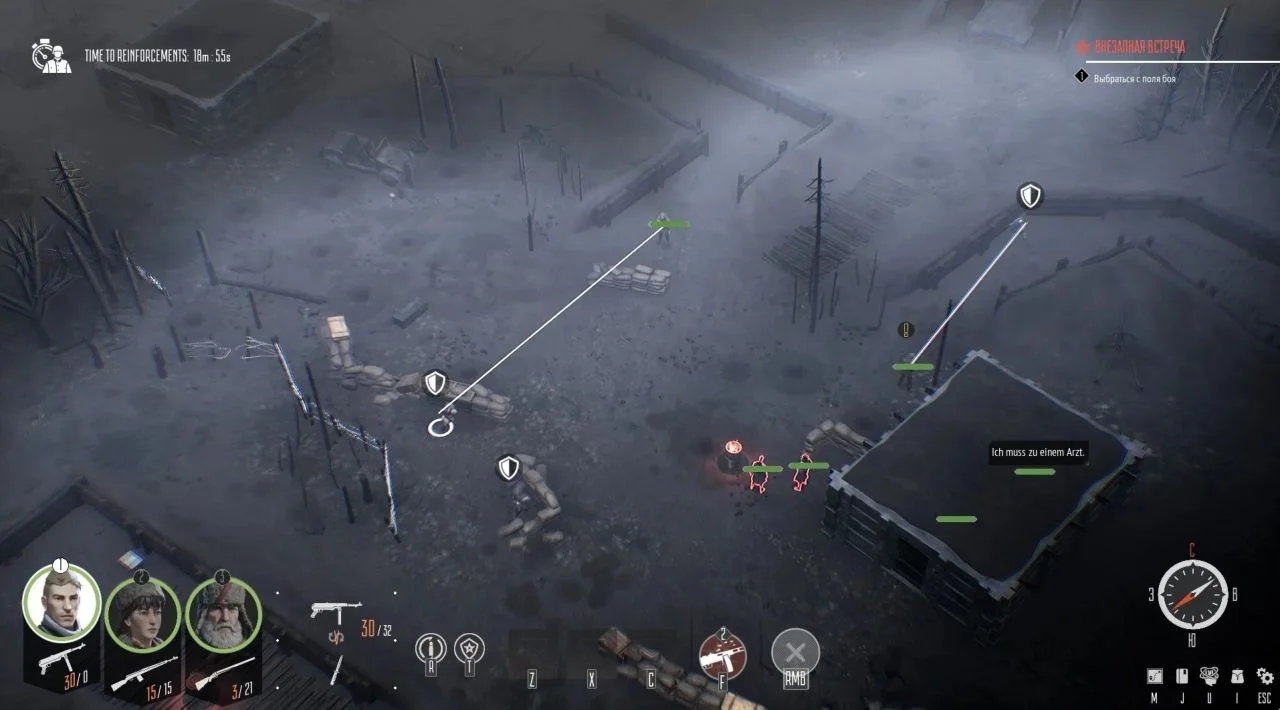The image size is (1280, 710).
Task: Click the compass dial
Action: [x=1192, y=594]
